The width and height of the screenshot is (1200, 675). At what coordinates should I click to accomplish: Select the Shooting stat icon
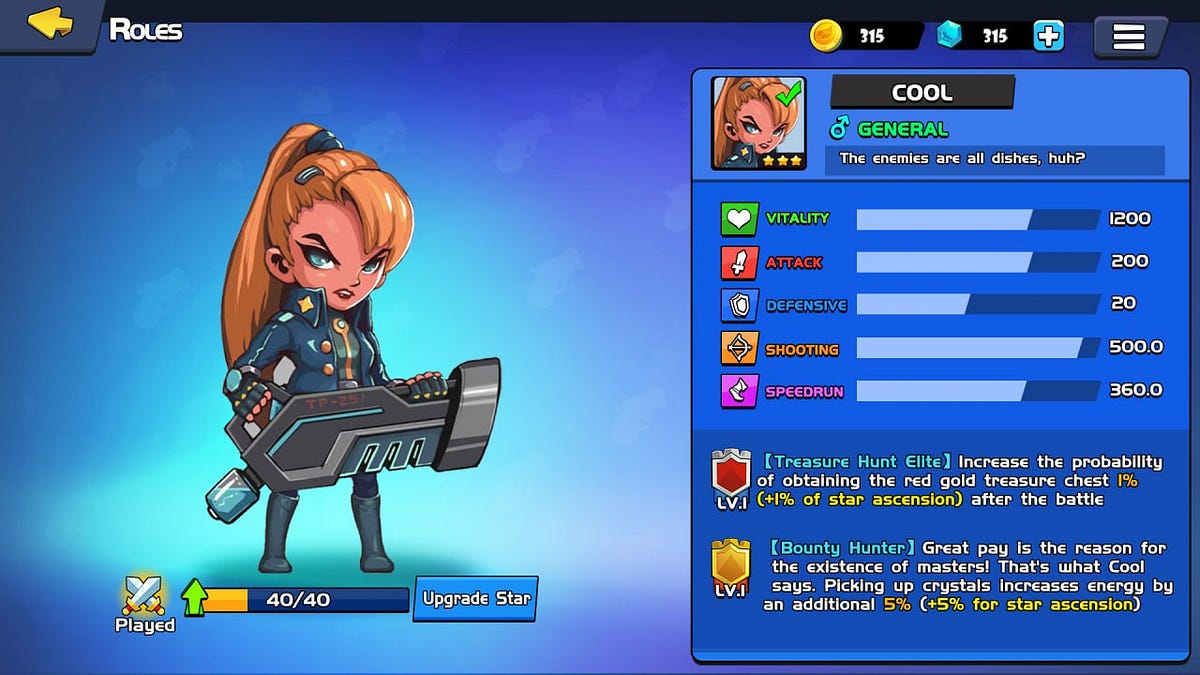point(739,348)
